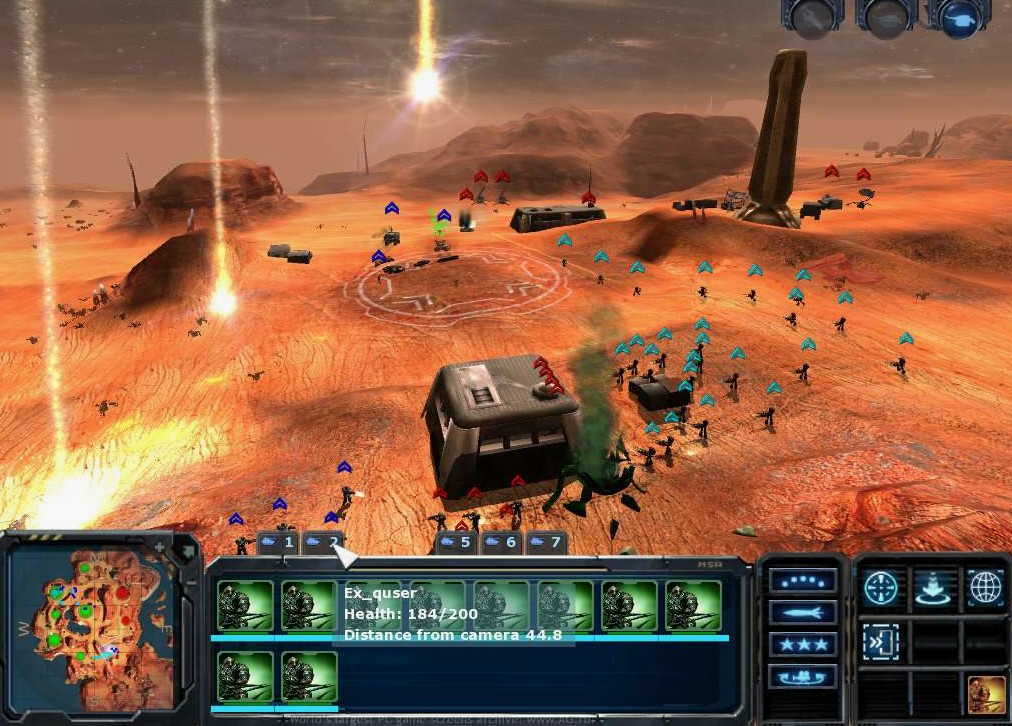The width and height of the screenshot is (1012, 726).
Task: Select the first soldier portrait in the squad panel
Action: tap(245, 606)
